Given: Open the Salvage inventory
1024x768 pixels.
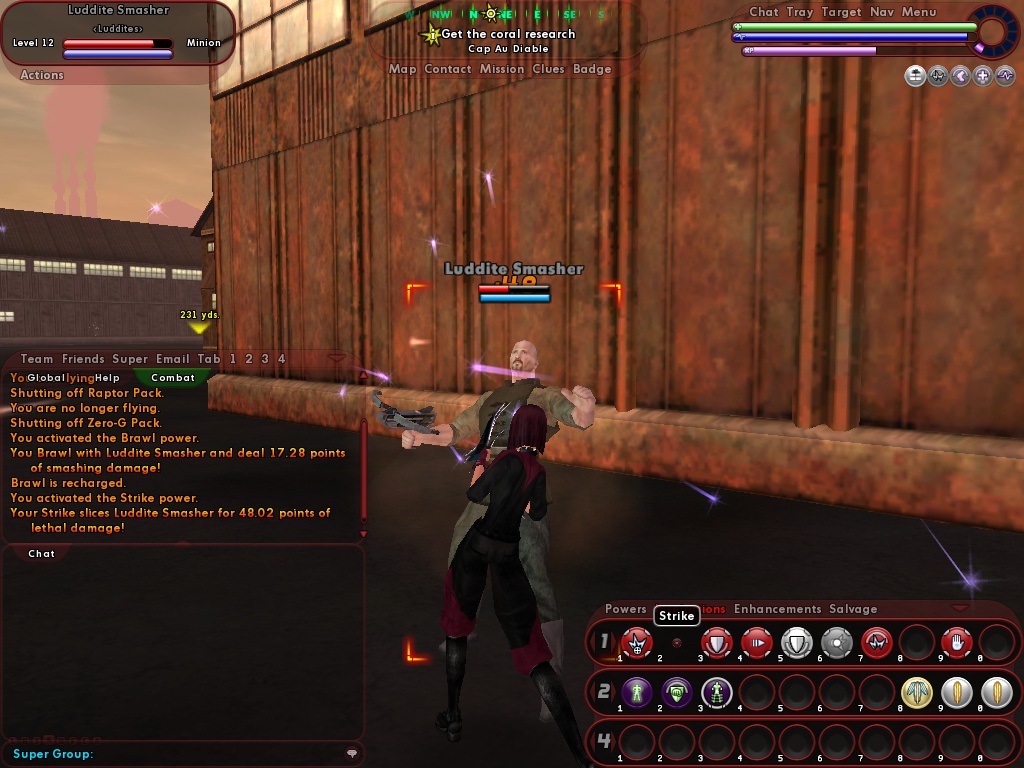Looking at the screenshot, I should 853,609.
